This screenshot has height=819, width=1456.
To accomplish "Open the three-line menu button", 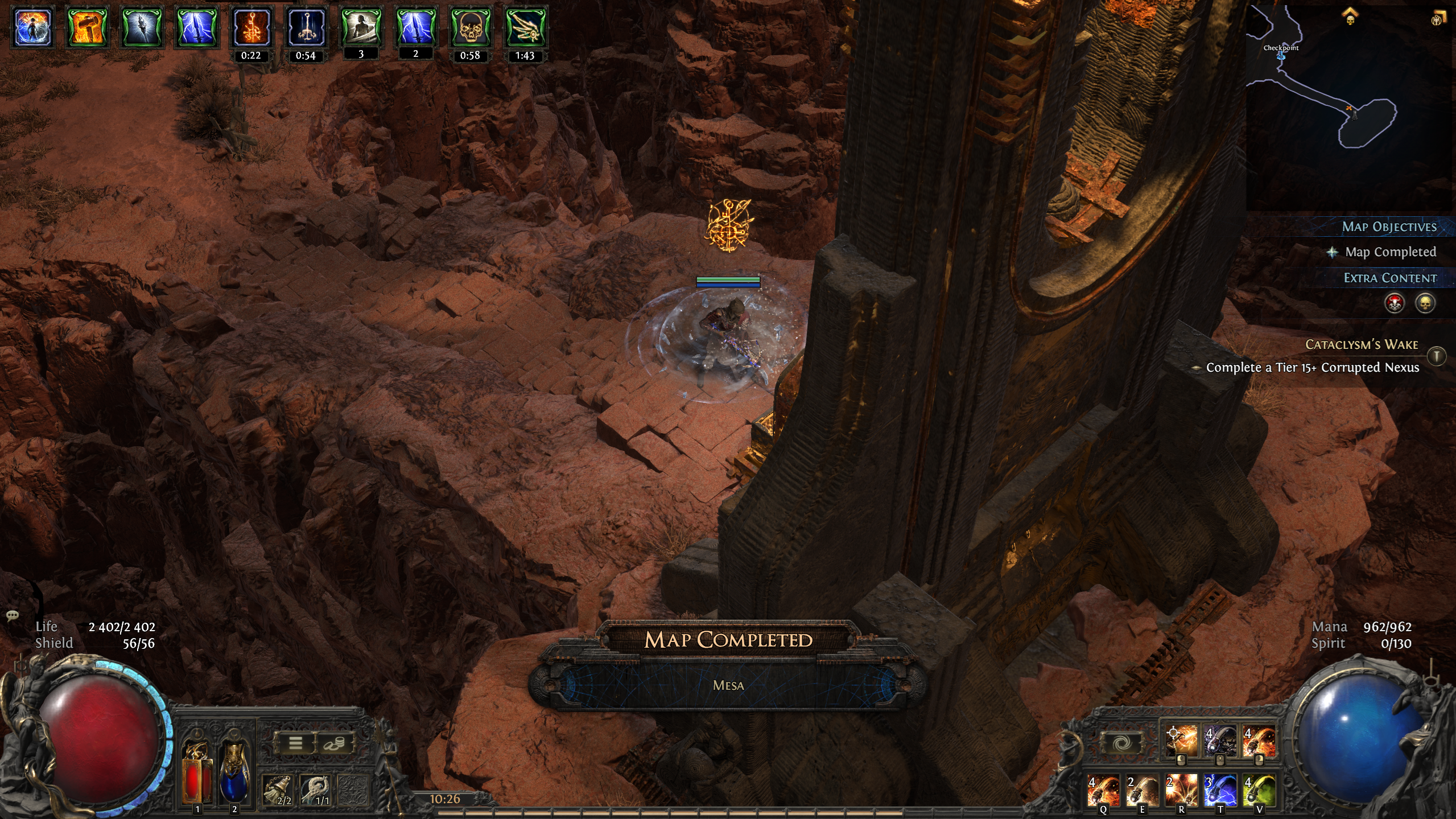I will tap(295, 743).
